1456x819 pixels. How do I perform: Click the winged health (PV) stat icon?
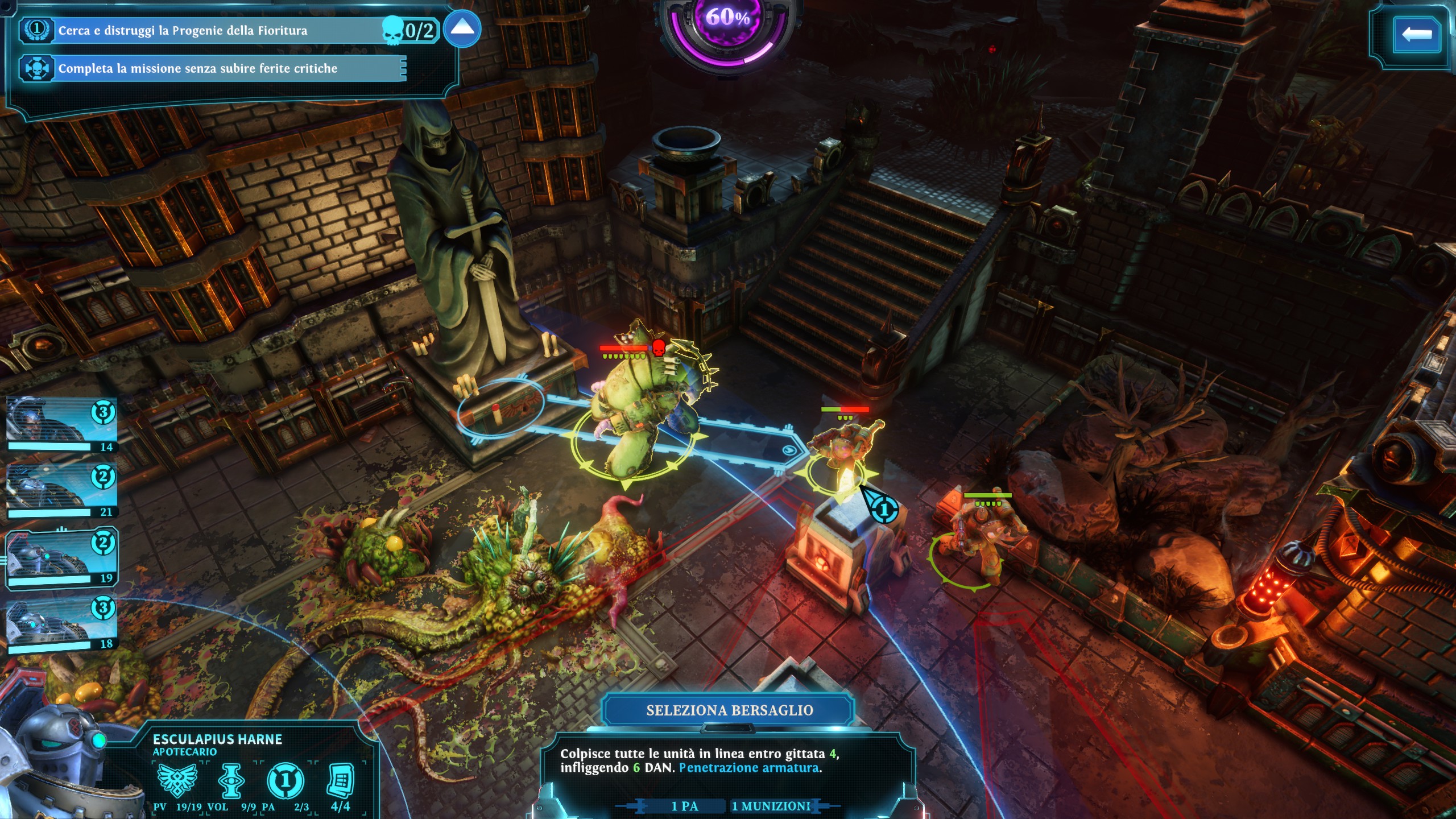coord(177,780)
